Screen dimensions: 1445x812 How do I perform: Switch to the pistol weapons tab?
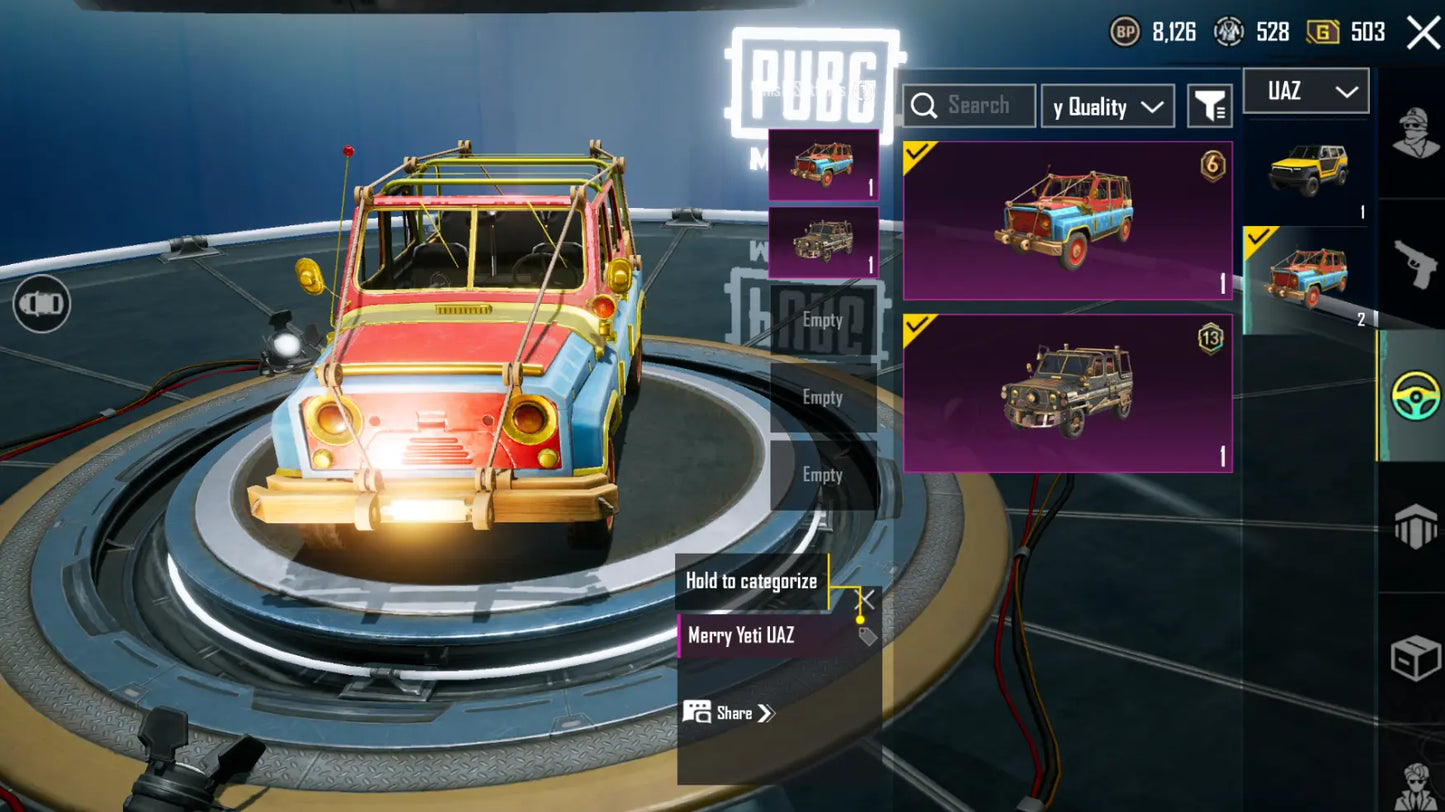[x=1416, y=263]
